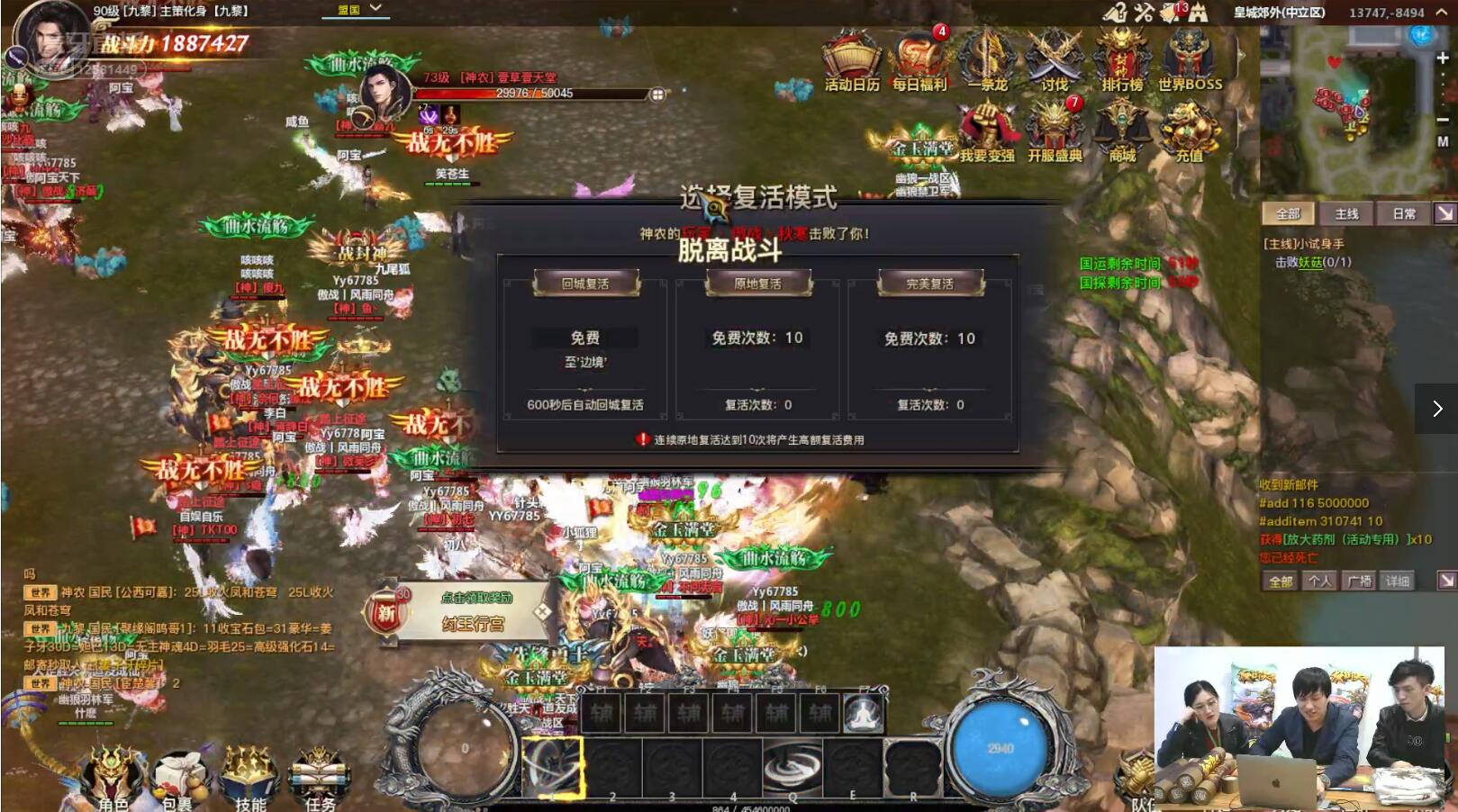Image resolution: width=1458 pixels, height=812 pixels.
Task: Toggle the meditation pose icon in skill bar
Action: pos(863,712)
